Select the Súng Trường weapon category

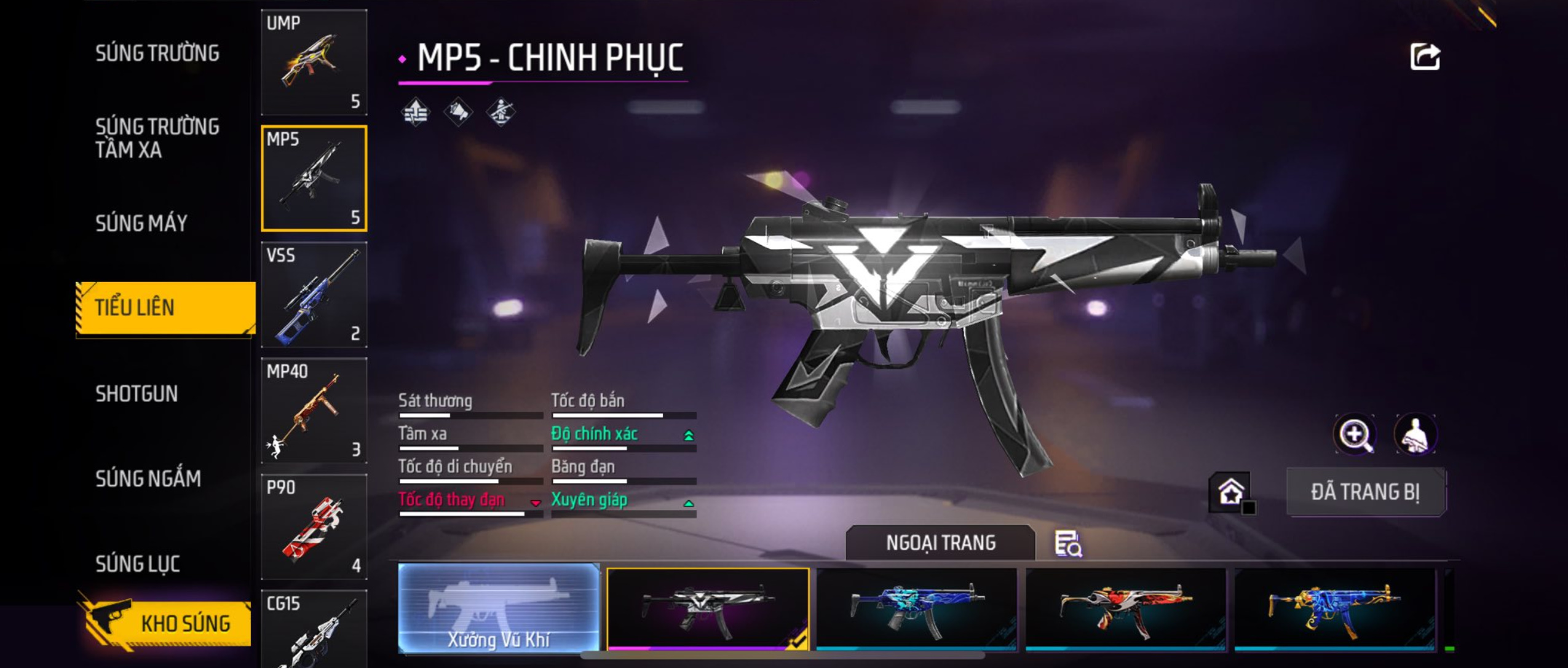(x=157, y=53)
